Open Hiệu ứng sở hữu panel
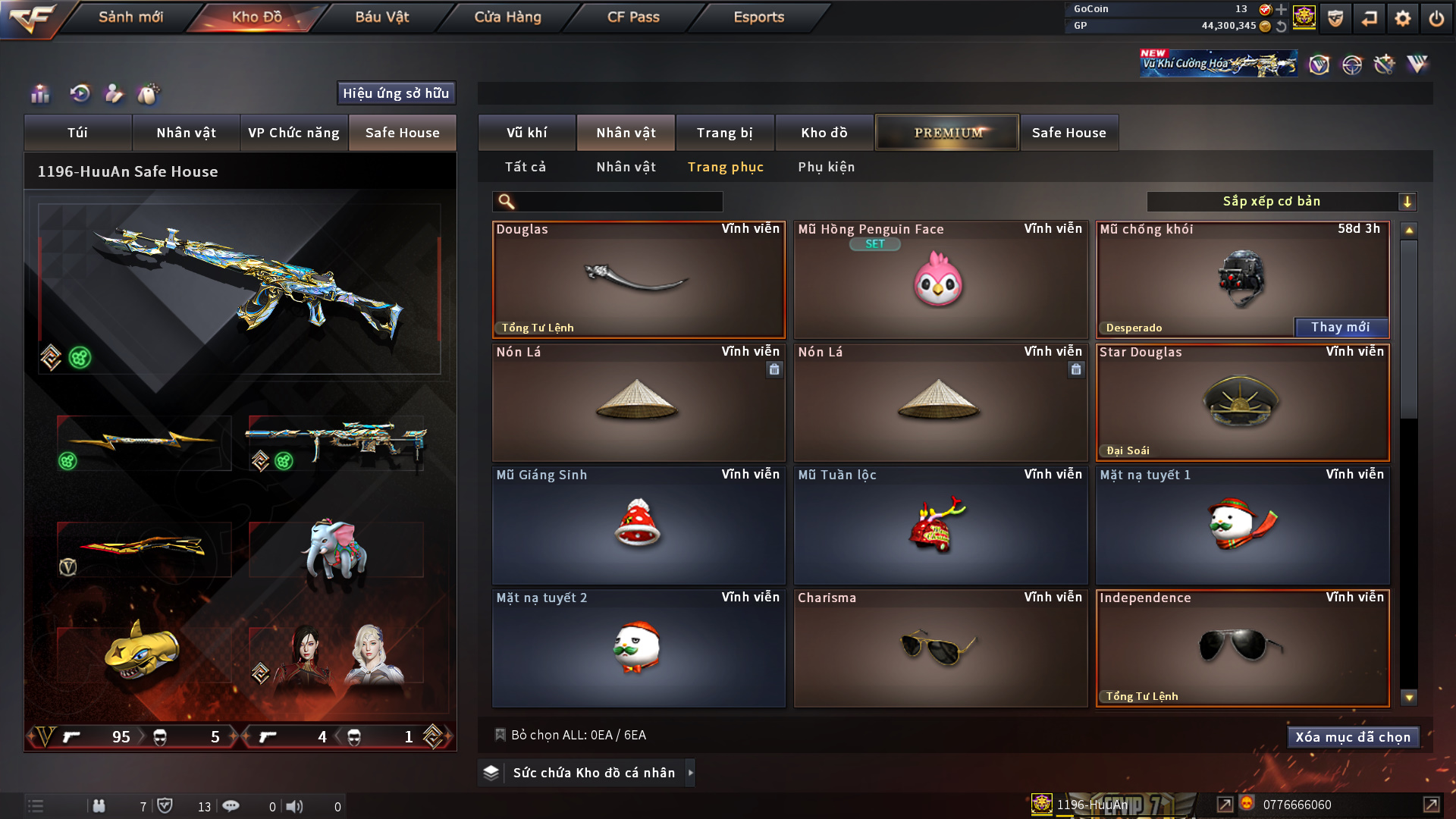 pyautogui.click(x=396, y=93)
